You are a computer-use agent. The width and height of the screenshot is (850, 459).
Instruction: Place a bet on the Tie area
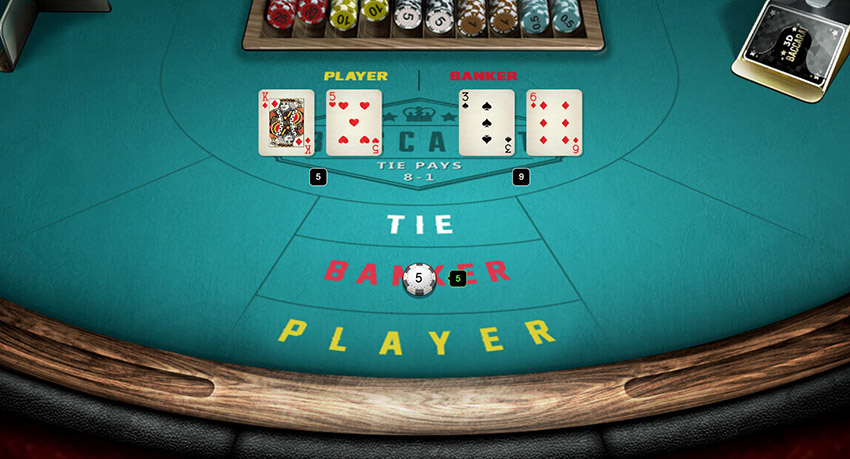(x=420, y=224)
